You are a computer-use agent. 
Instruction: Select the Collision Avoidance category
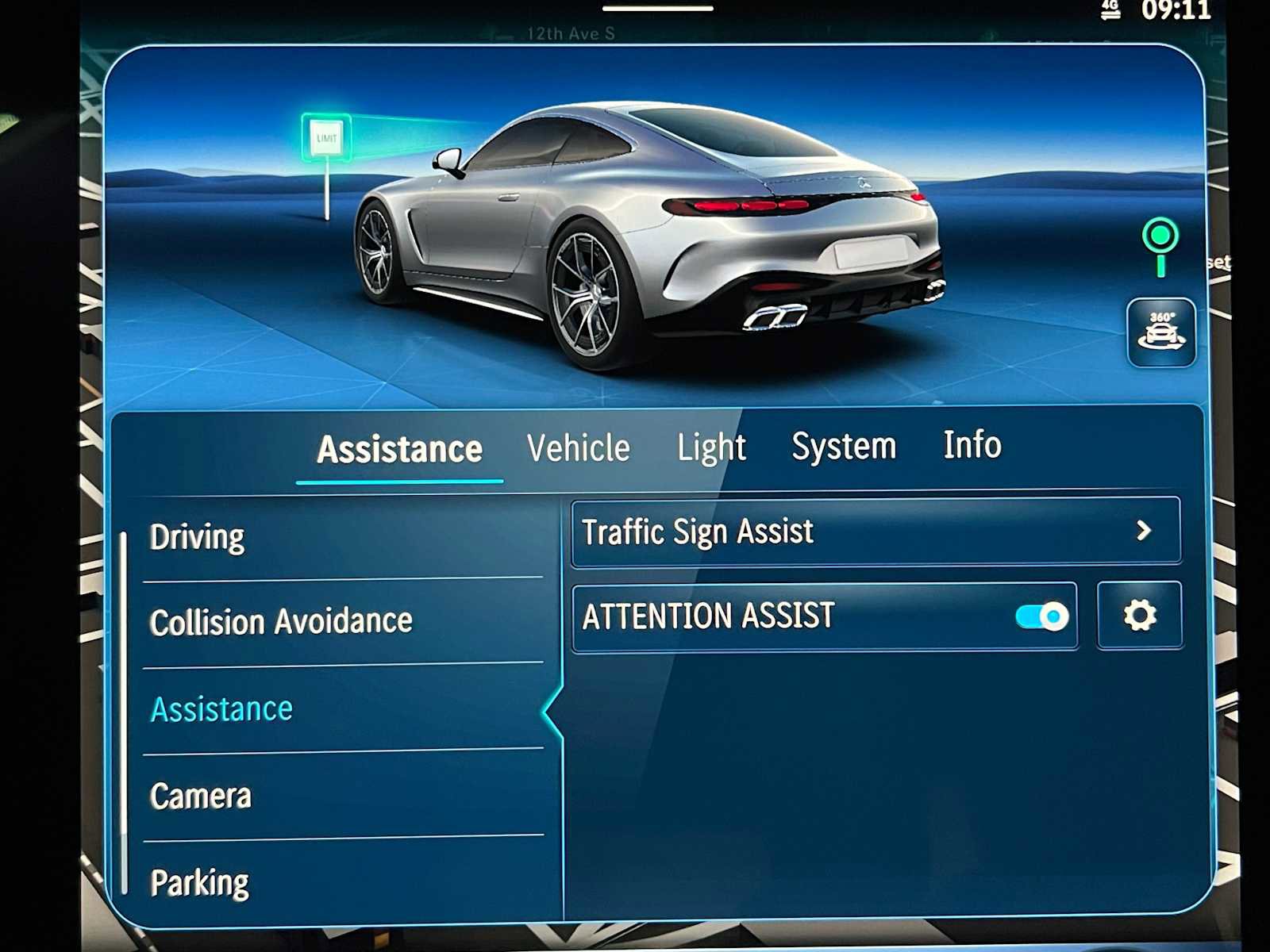click(281, 622)
